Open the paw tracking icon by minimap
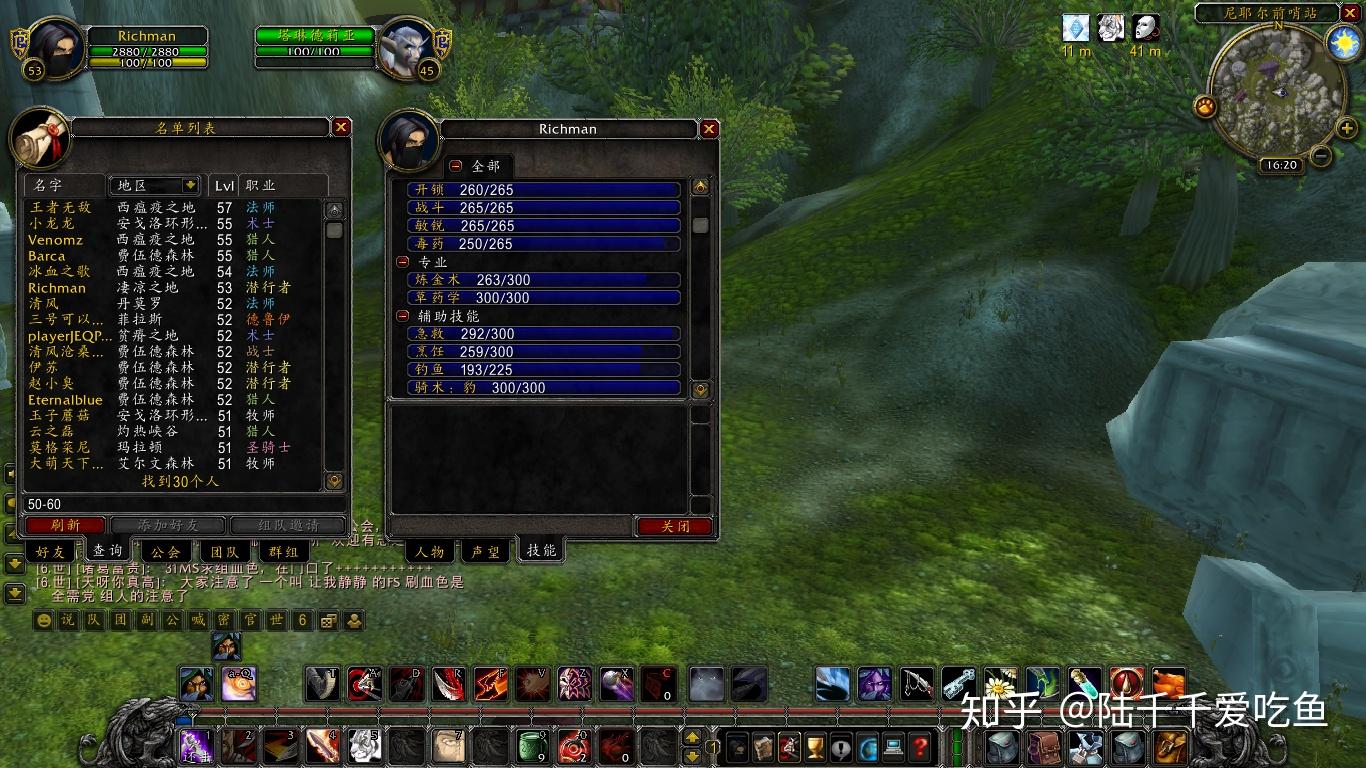This screenshot has height=768, width=1366. [x=1205, y=105]
